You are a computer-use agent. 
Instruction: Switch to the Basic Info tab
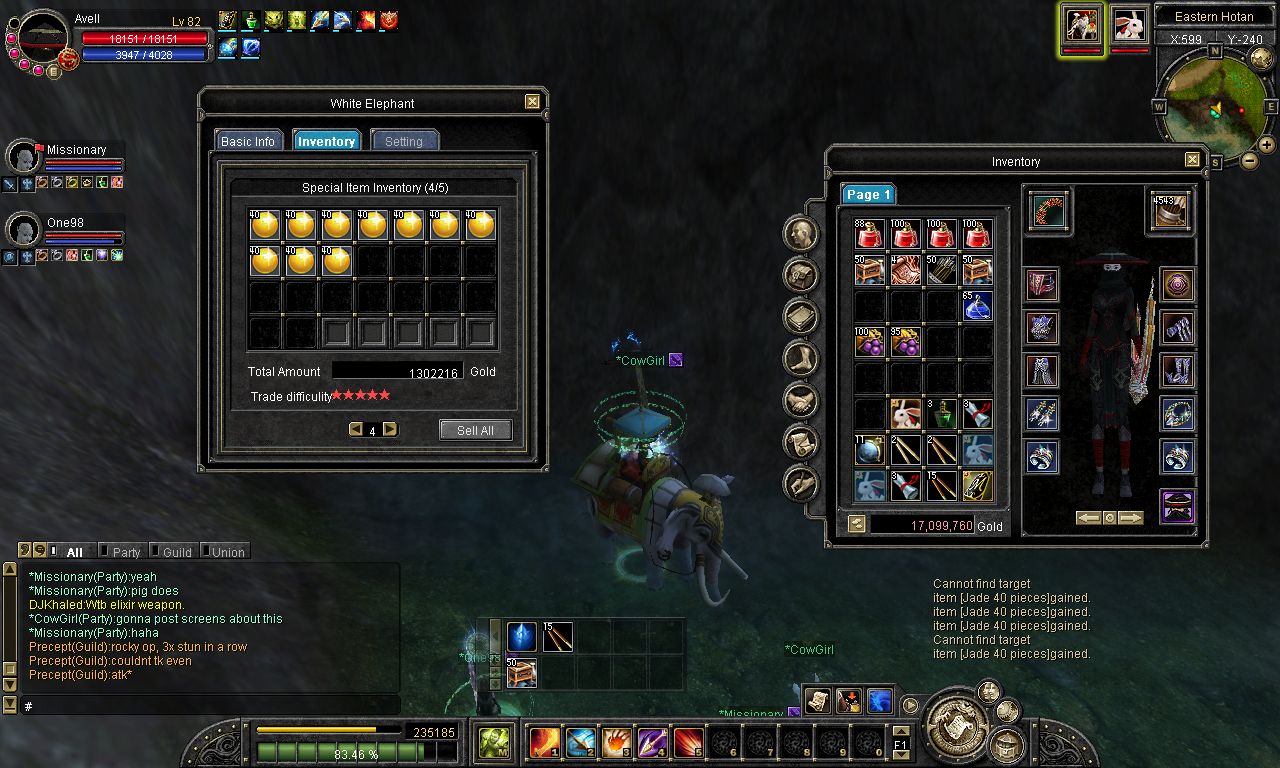pyautogui.click(x=248, y=141)
